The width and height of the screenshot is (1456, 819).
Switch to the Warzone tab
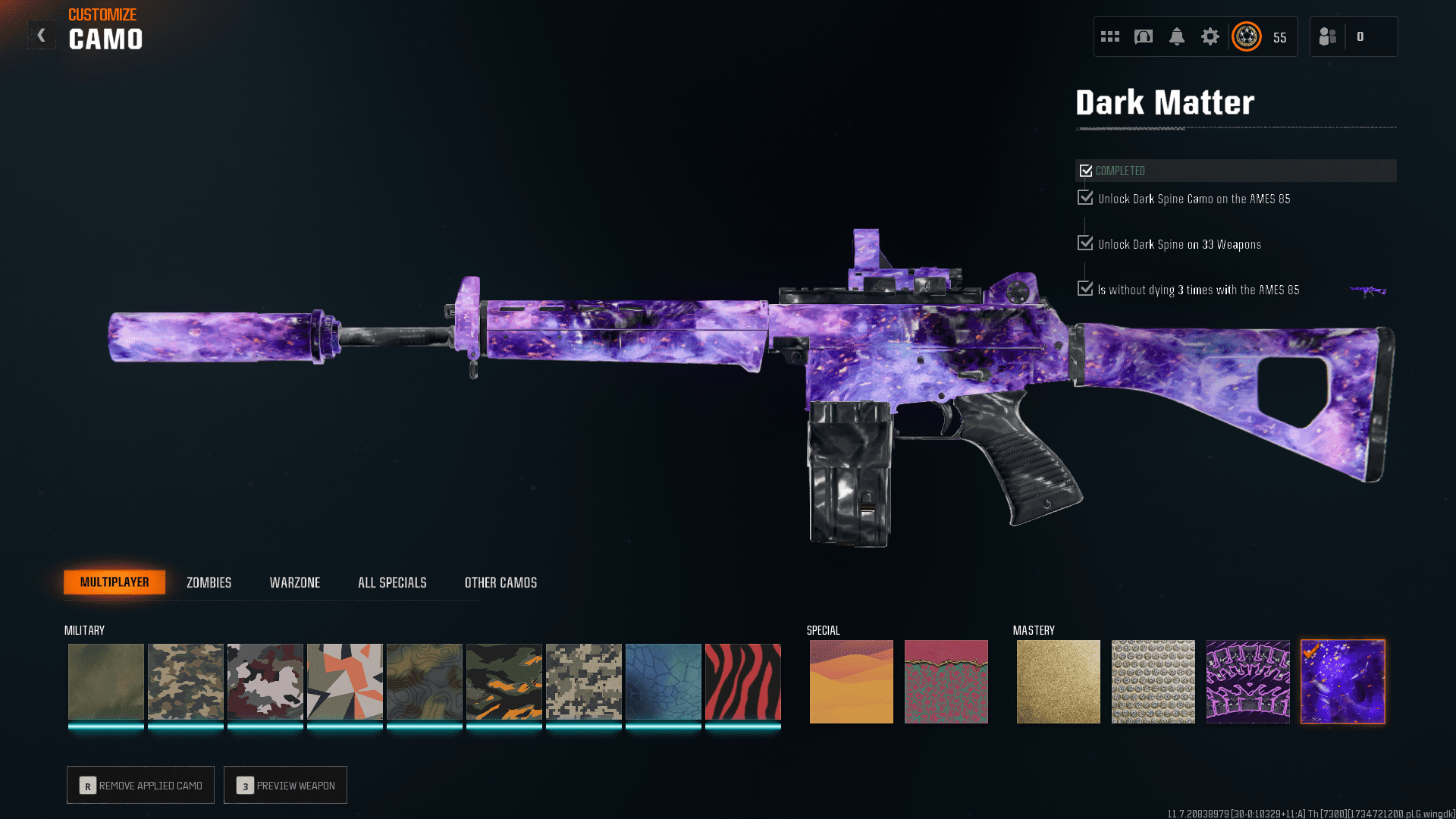295,582
